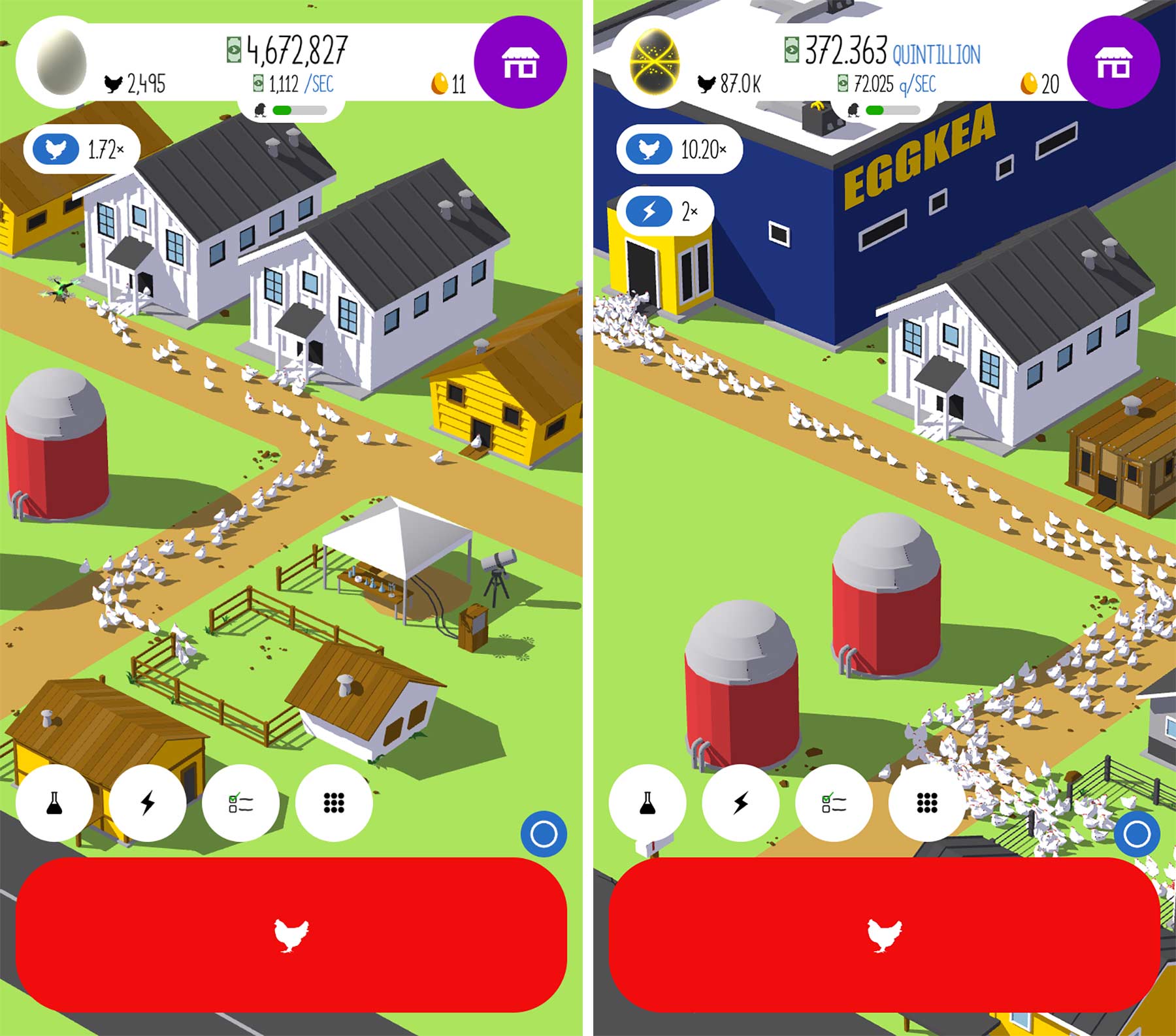Screen dimensions: 1176x1036
Task: Open lightning boosts button in the right screenshot
Action: [x=741, y=803]
